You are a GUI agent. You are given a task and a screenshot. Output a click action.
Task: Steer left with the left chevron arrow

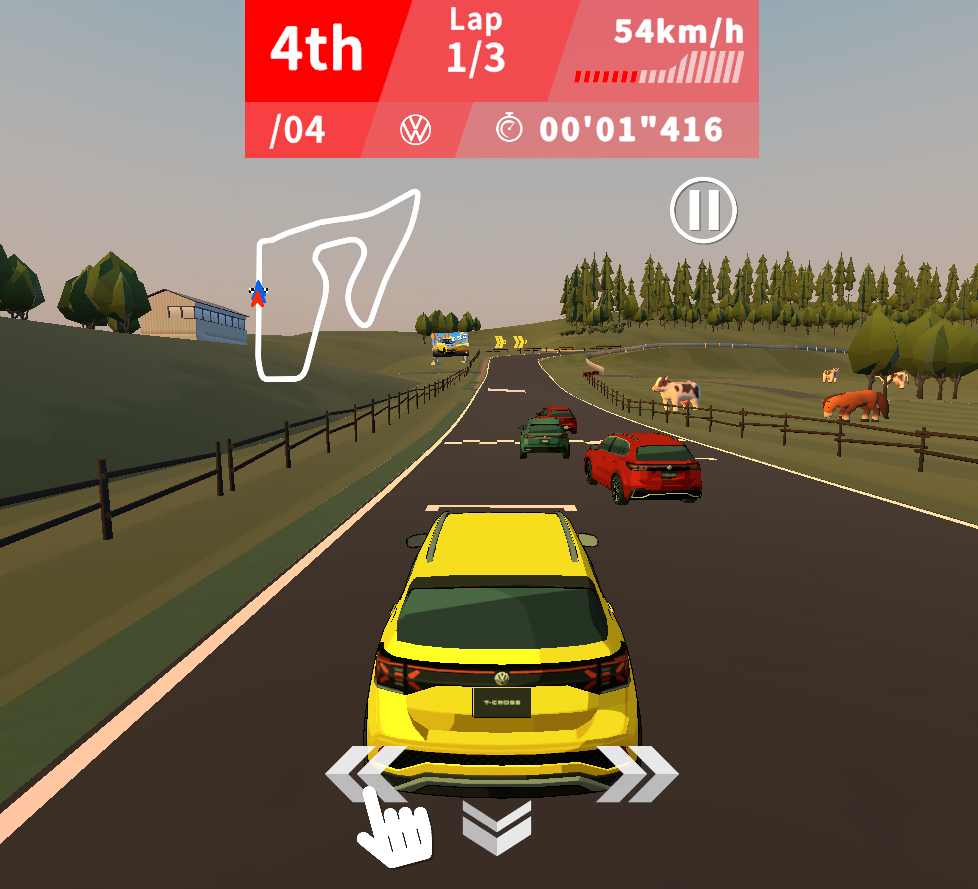click(362, 773)
